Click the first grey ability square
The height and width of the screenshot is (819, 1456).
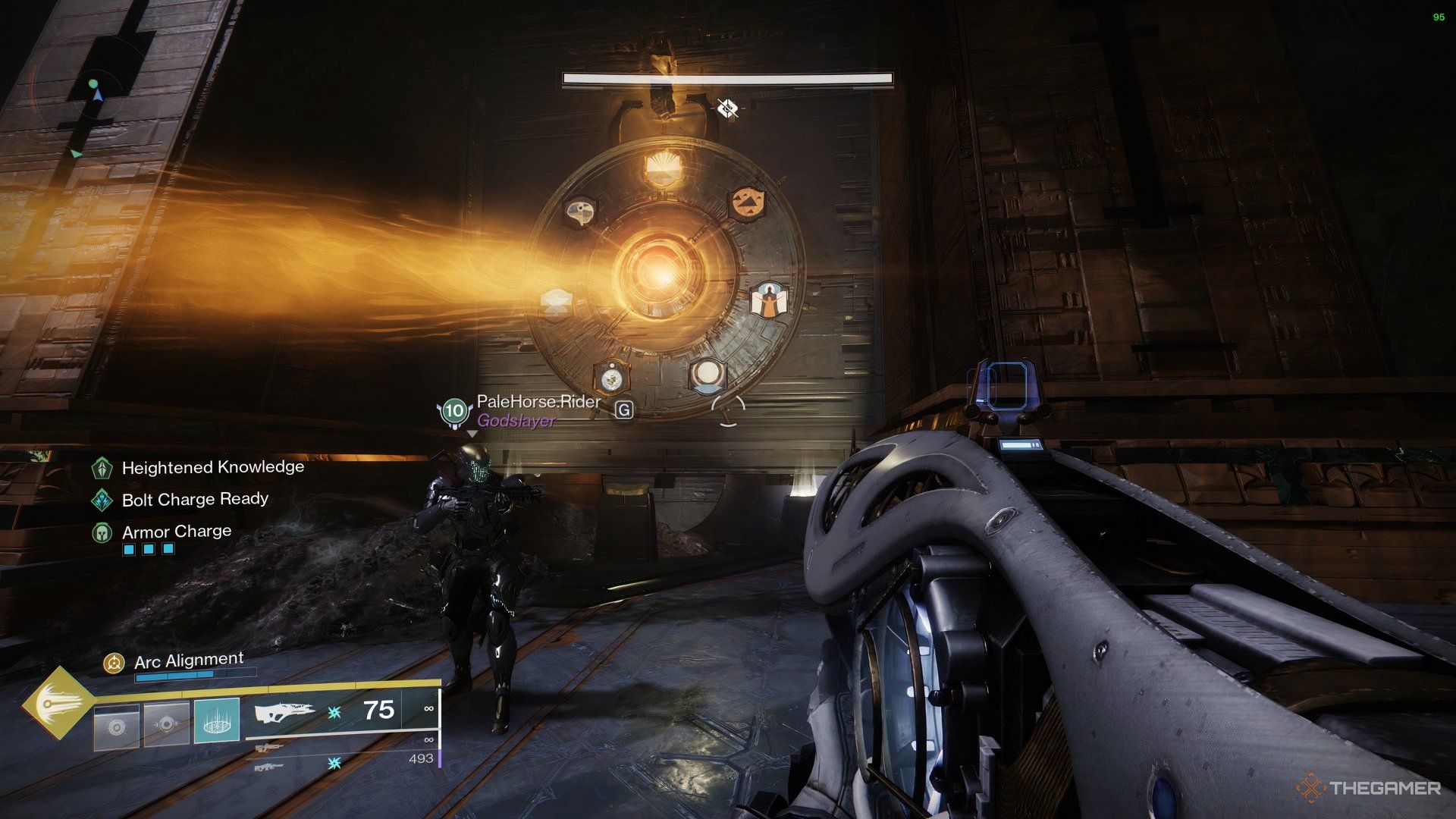[116, 727]
